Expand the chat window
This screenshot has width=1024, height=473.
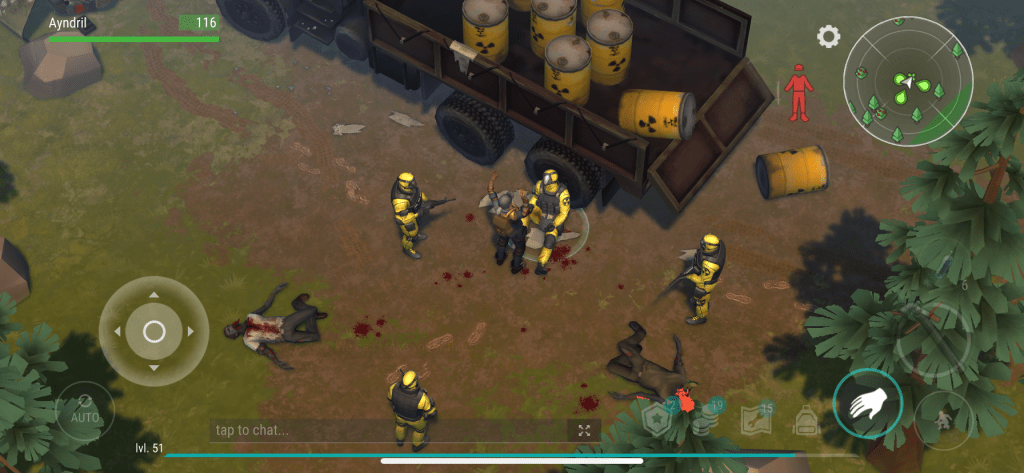[x=583, y=430]
